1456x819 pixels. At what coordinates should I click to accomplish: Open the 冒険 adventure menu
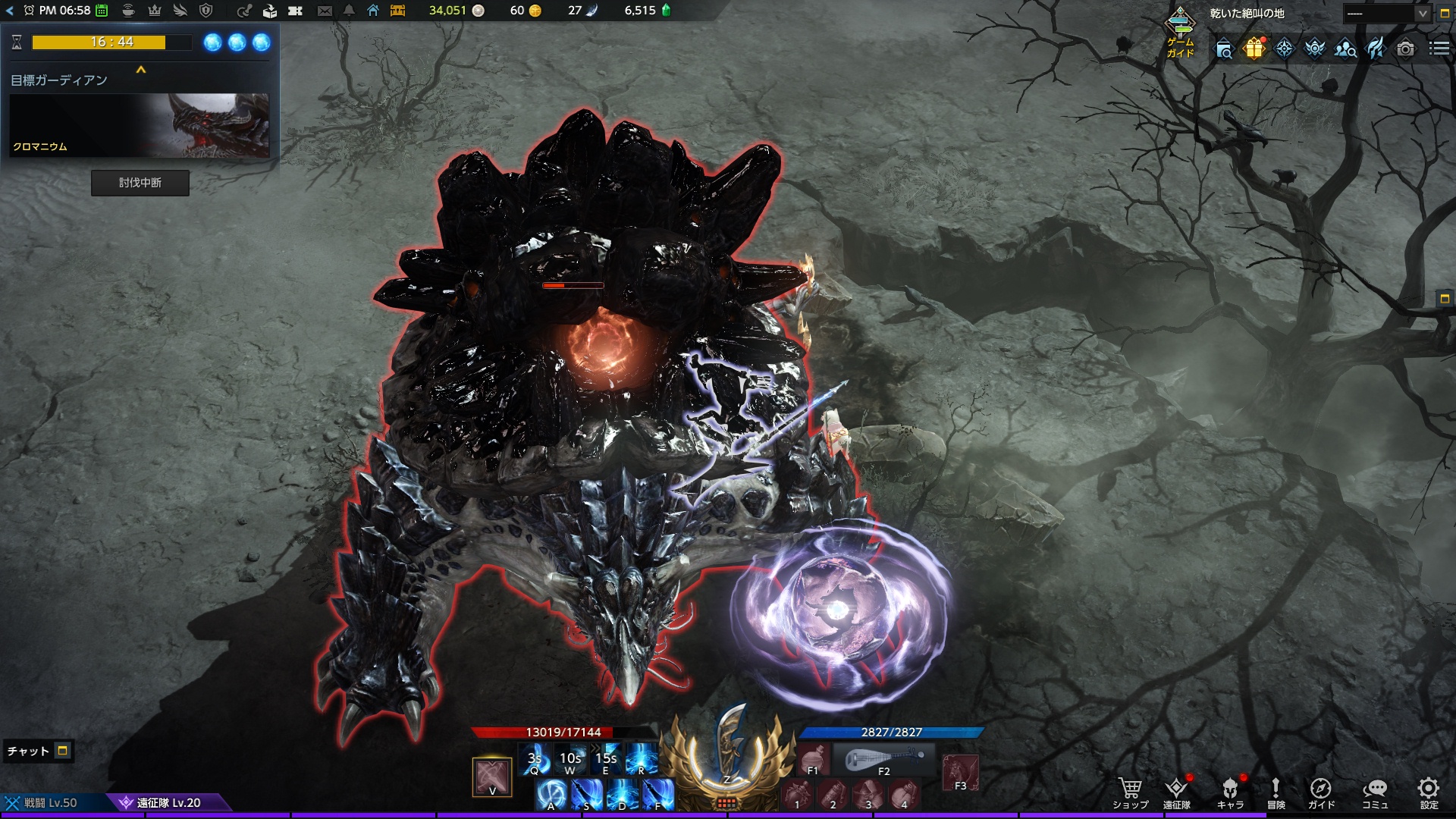pos(1276,793)
